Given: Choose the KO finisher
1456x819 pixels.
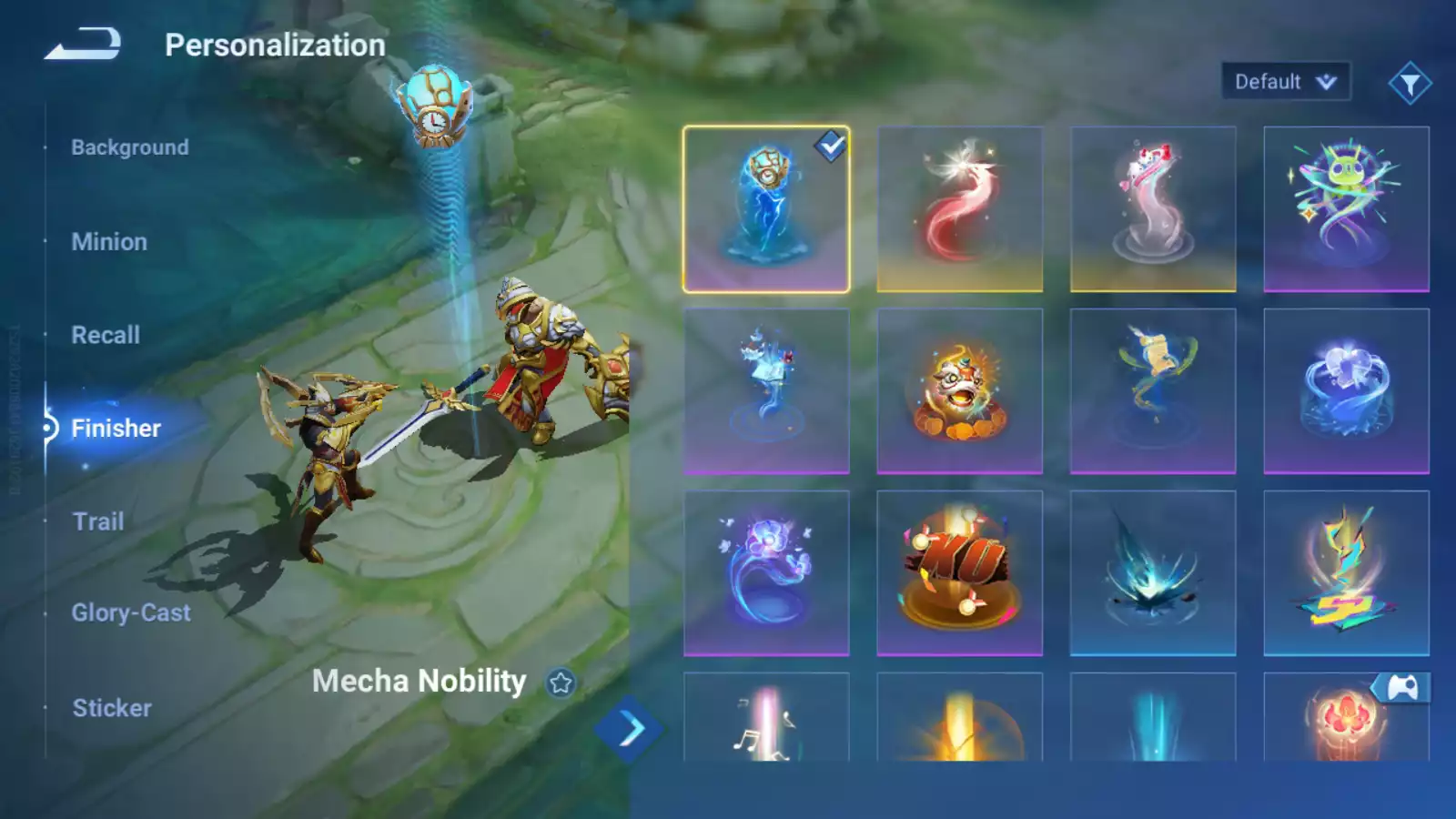Looking at the screenshot, I should click(x=959, y=573).
